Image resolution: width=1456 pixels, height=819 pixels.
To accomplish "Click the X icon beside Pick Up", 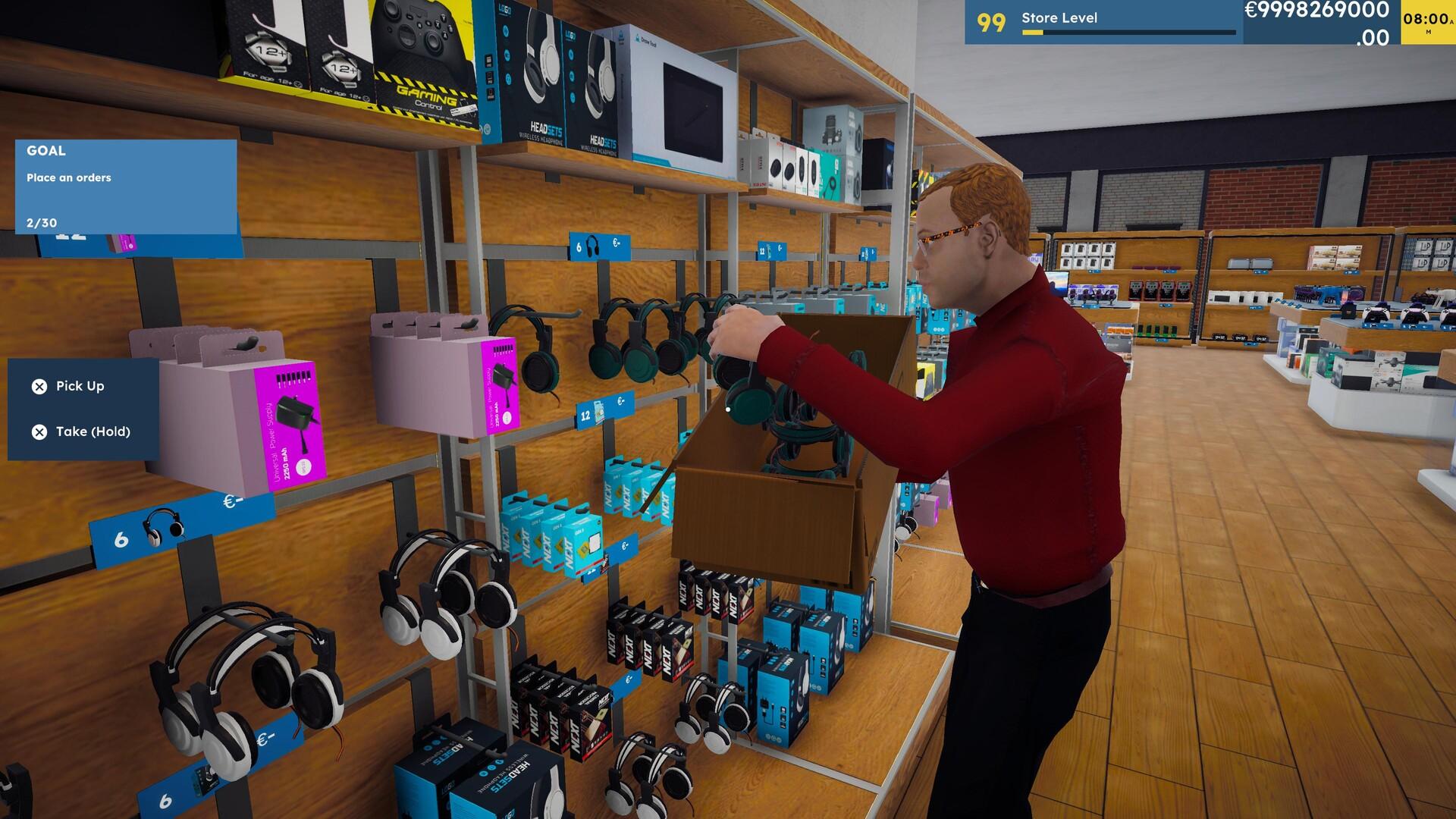I will 39,386.
